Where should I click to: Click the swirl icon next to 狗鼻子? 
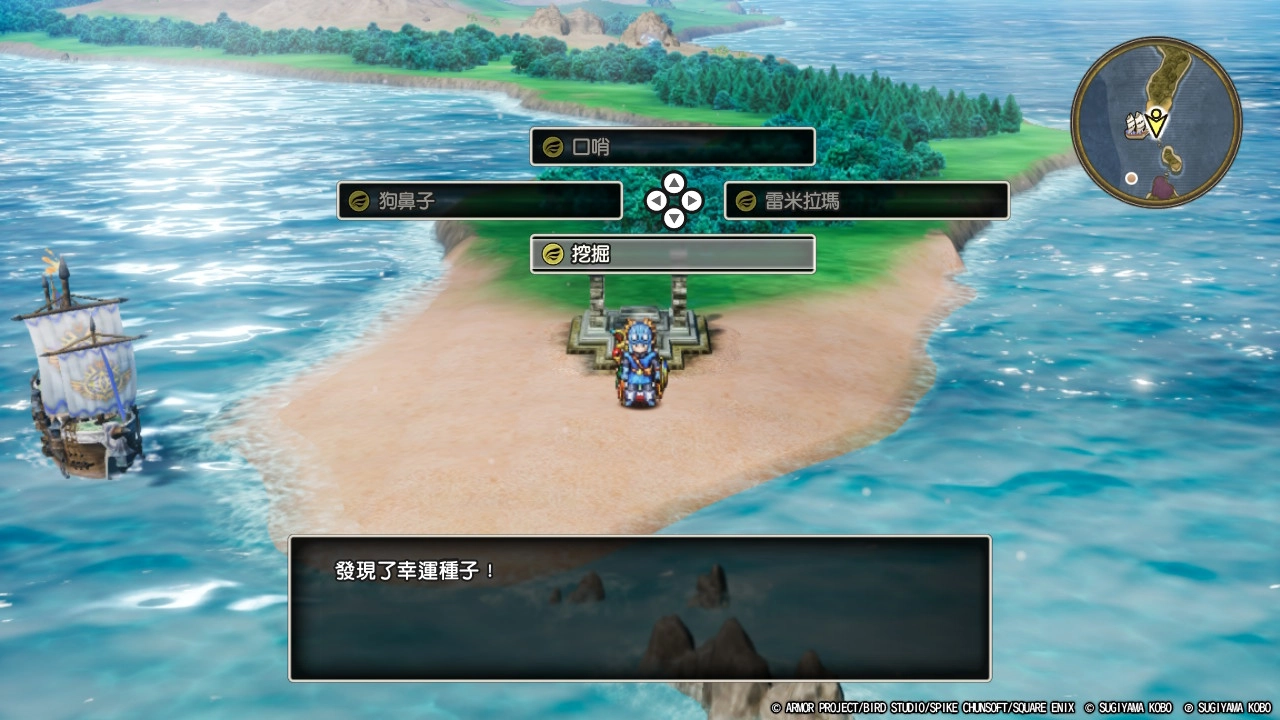coord(357,201)
